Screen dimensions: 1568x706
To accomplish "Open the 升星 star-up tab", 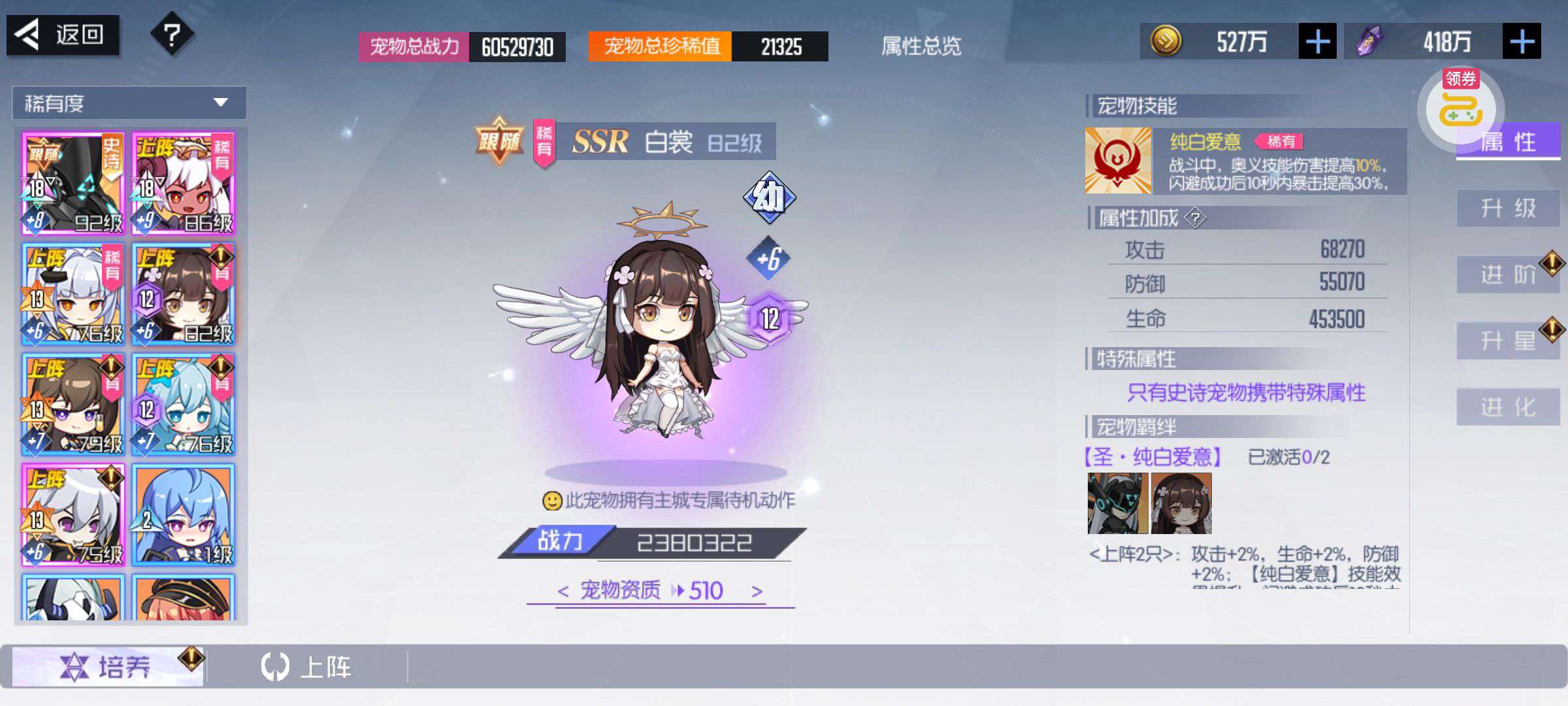I will (1508, 341).
